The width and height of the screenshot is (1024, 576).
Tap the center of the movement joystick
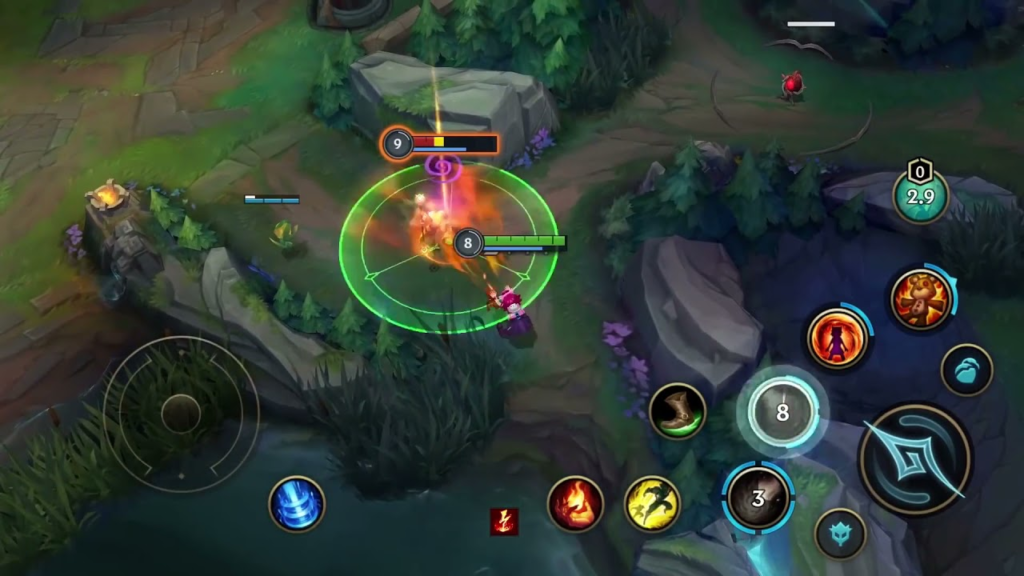[181, 413]
